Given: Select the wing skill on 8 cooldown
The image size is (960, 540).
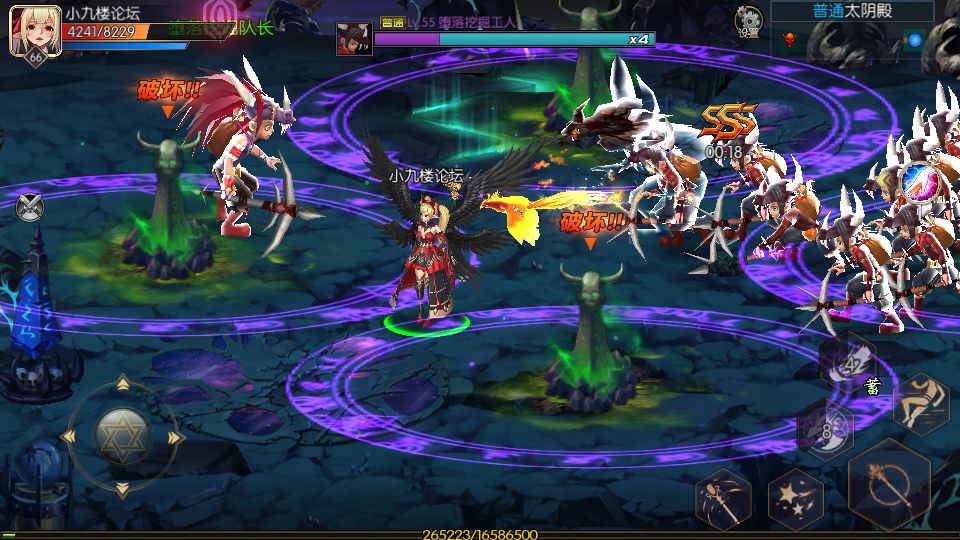Looking at the screenshot, I should click(825, 431).
